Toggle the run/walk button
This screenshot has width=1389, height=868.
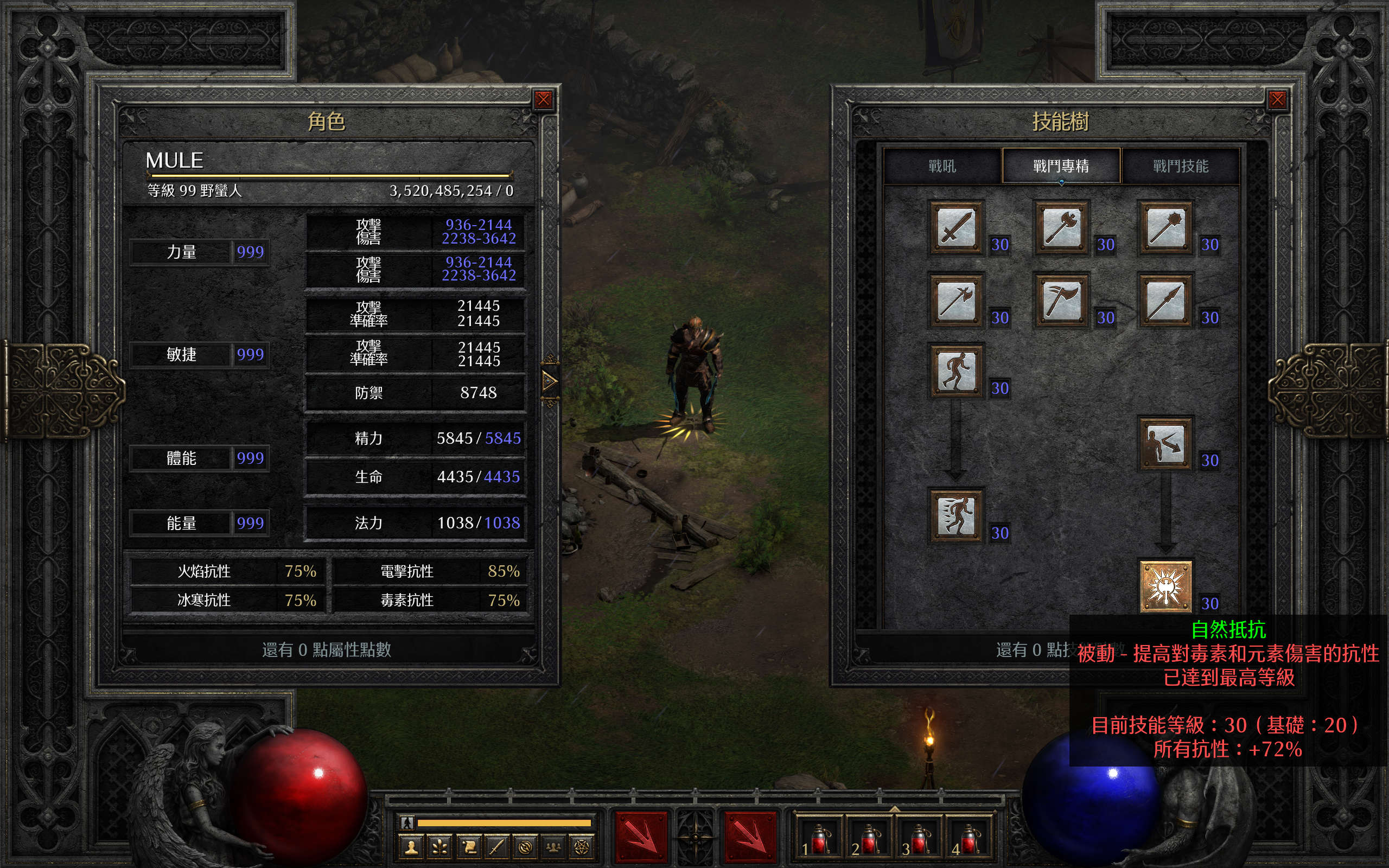pos(407,822)
